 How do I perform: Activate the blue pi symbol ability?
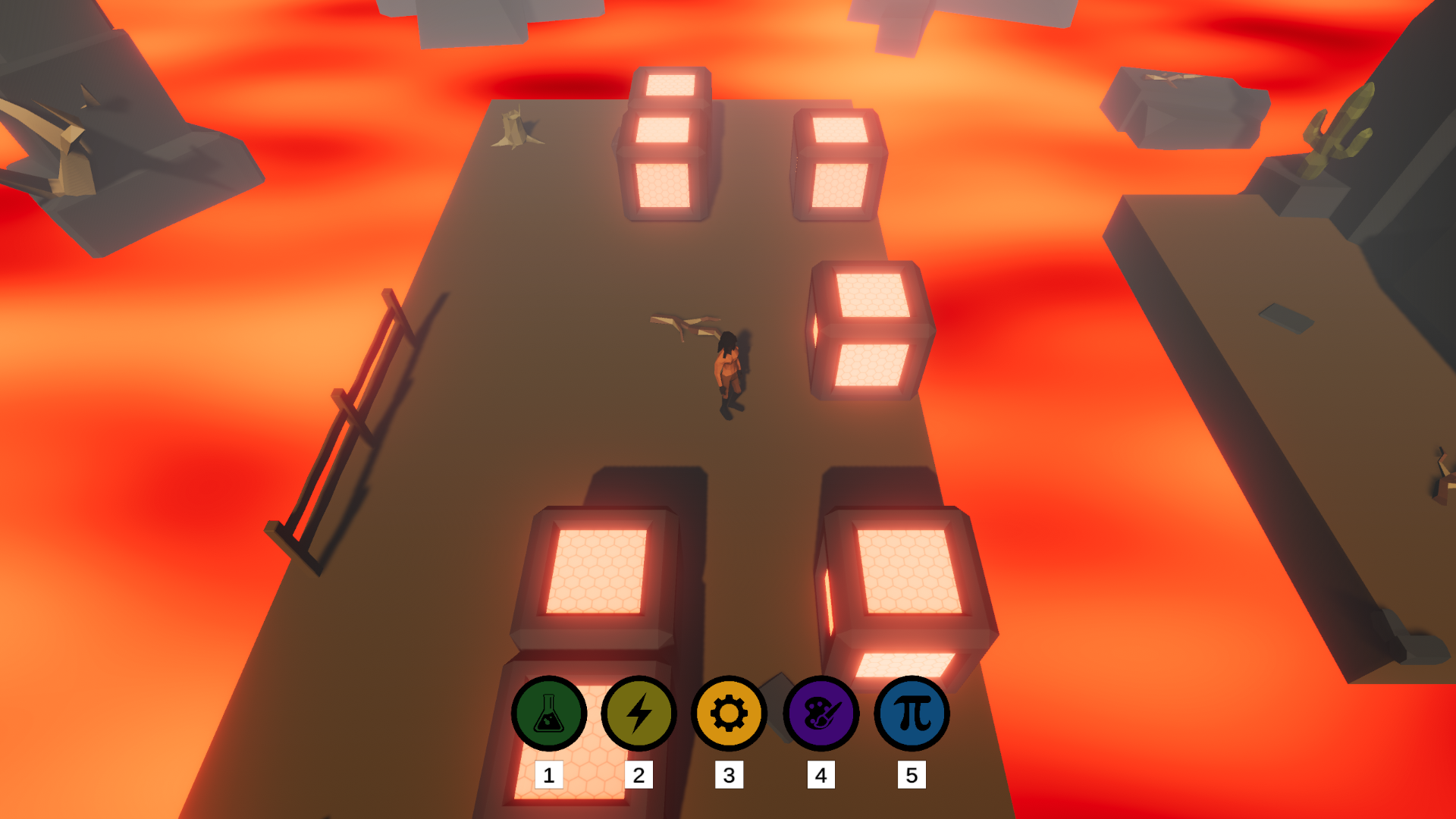click(912, 714)
